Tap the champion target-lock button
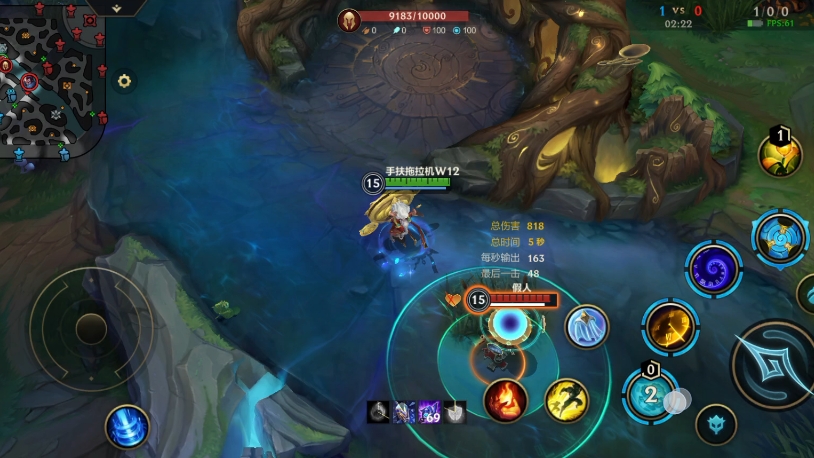The width and height of the screenshot is (814, 458). coord(716,424)
